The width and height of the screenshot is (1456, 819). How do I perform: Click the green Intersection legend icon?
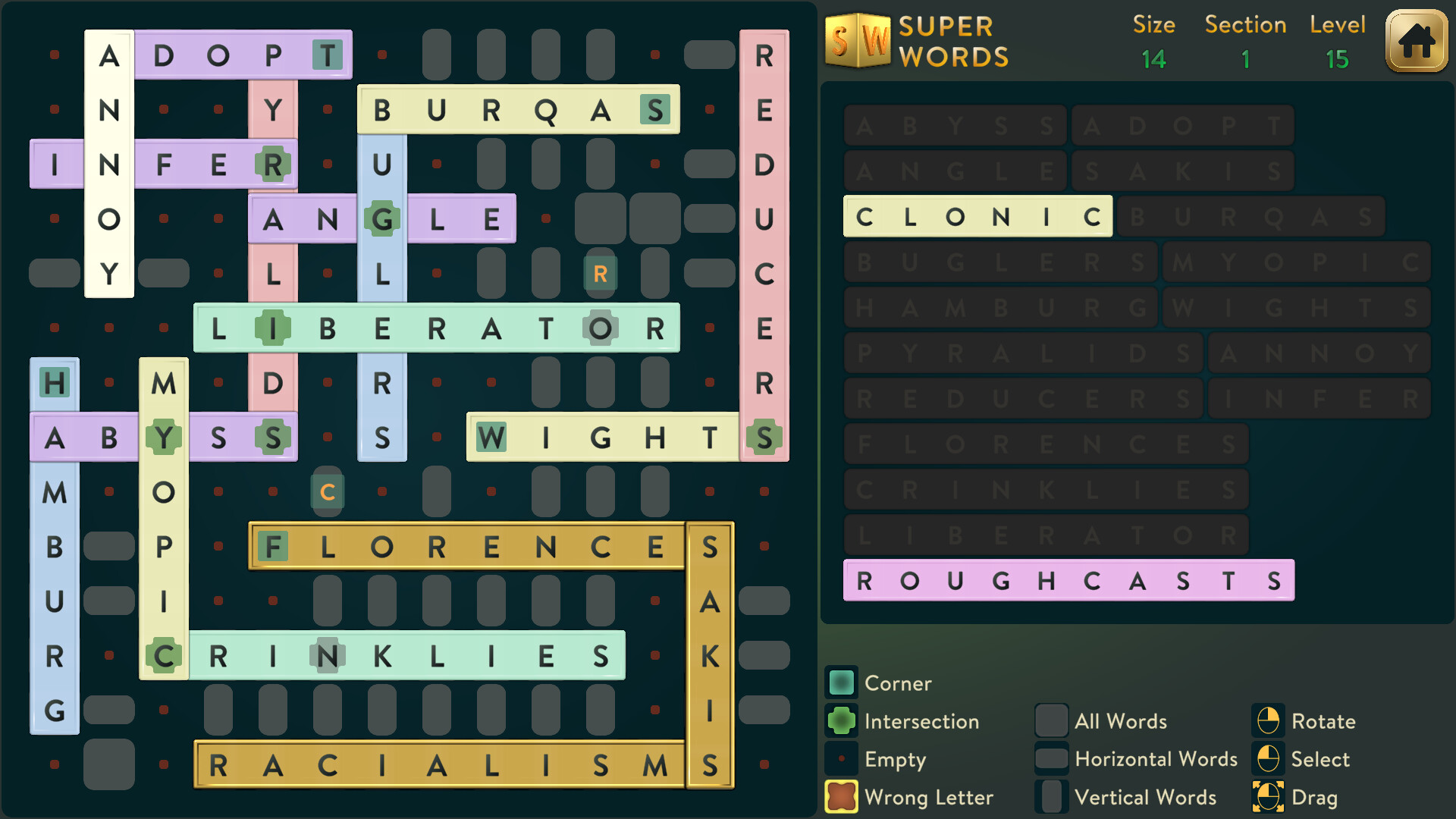click(840, 721)
